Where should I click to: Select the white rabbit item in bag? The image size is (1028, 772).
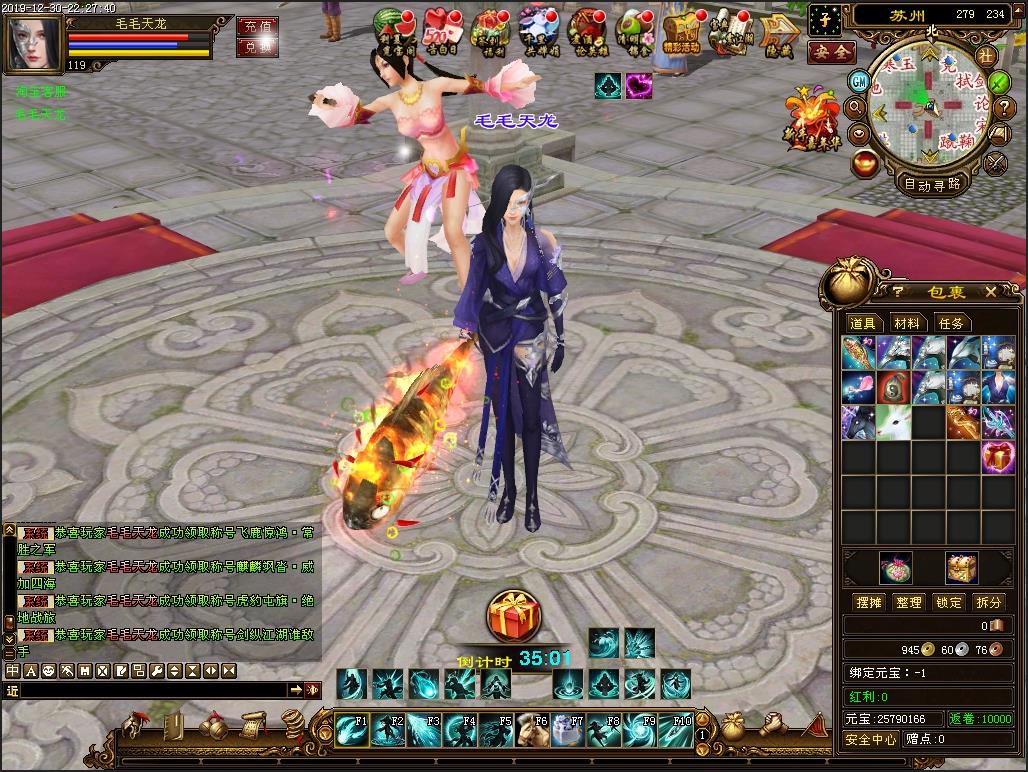click(x=893, y=422)
